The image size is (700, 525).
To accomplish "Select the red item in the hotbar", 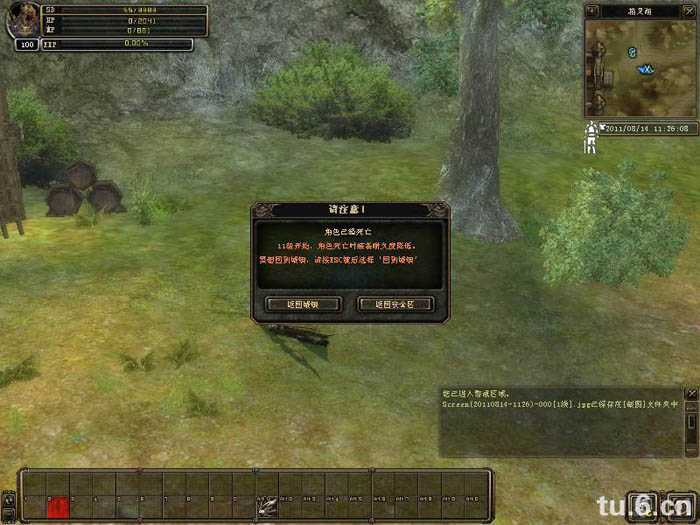I will 57,507.
